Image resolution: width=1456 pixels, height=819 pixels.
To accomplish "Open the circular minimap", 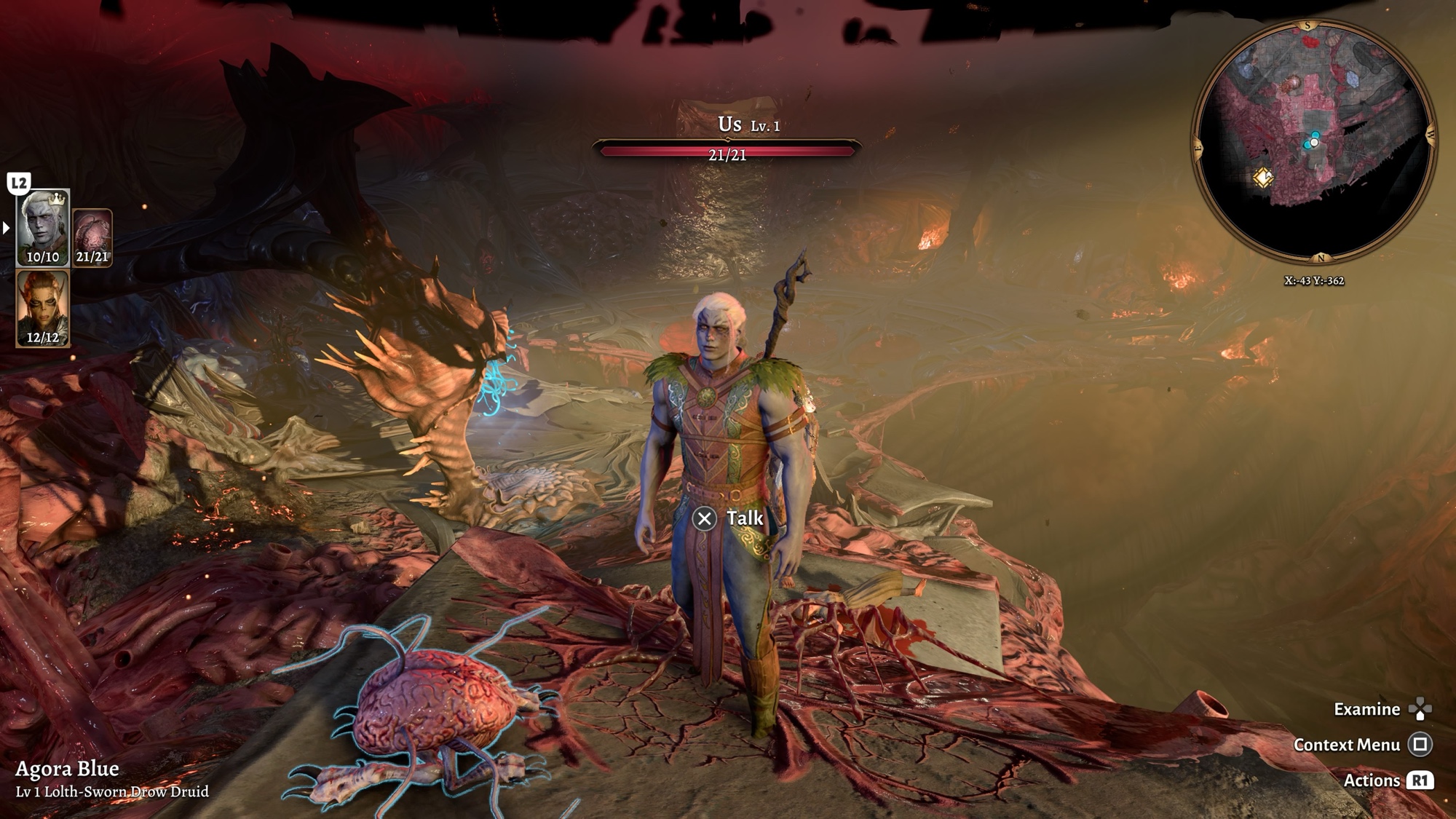I will [x=1313, y=142].
